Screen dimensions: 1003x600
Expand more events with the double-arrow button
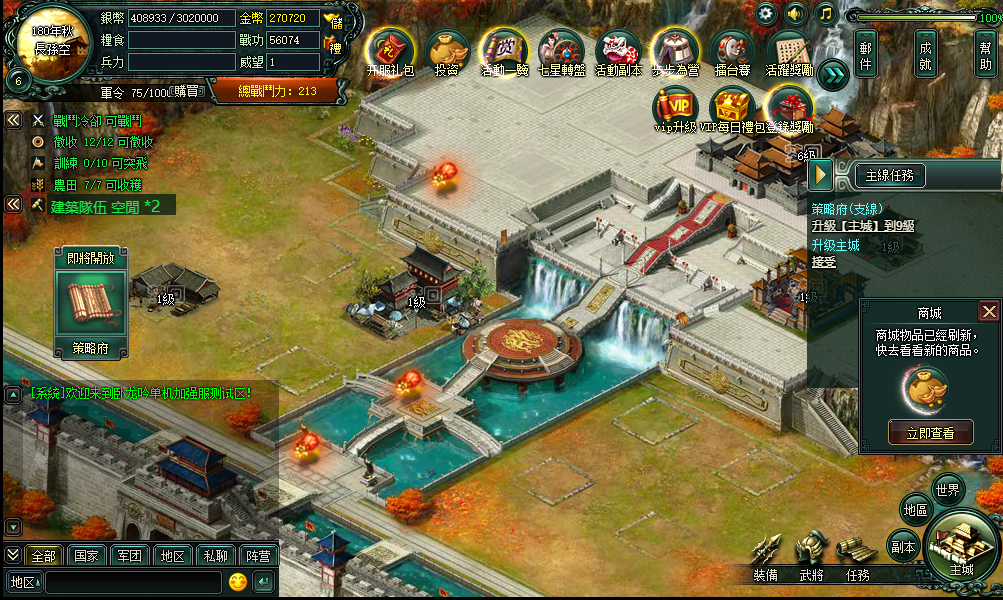833,73
